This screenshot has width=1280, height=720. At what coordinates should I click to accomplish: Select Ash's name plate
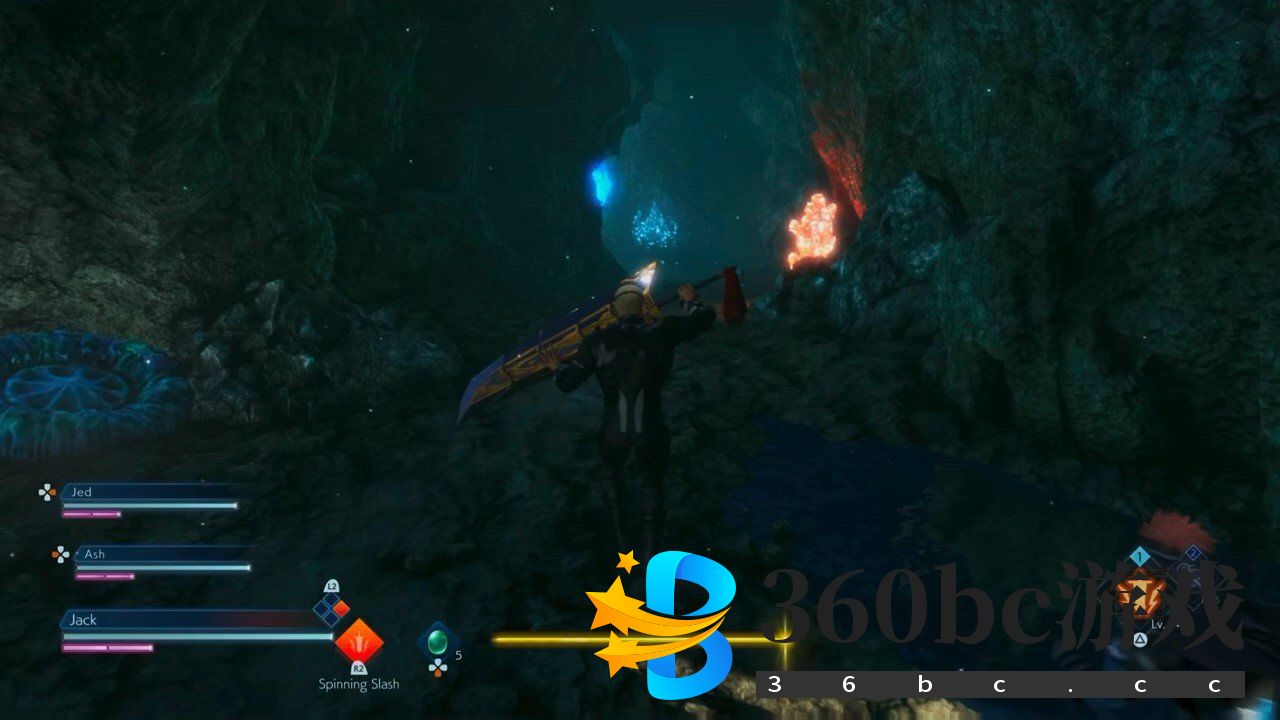coord(94,554)
